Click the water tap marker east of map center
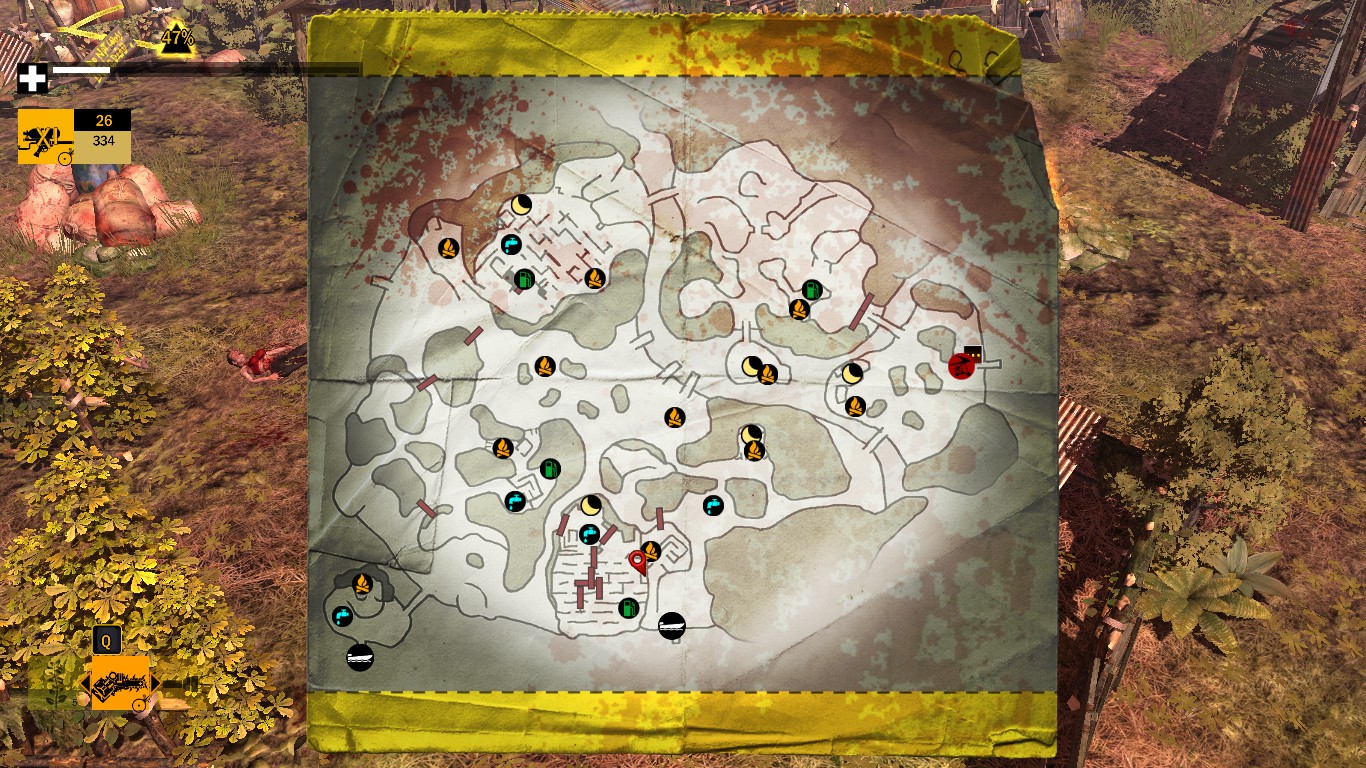 713,505
